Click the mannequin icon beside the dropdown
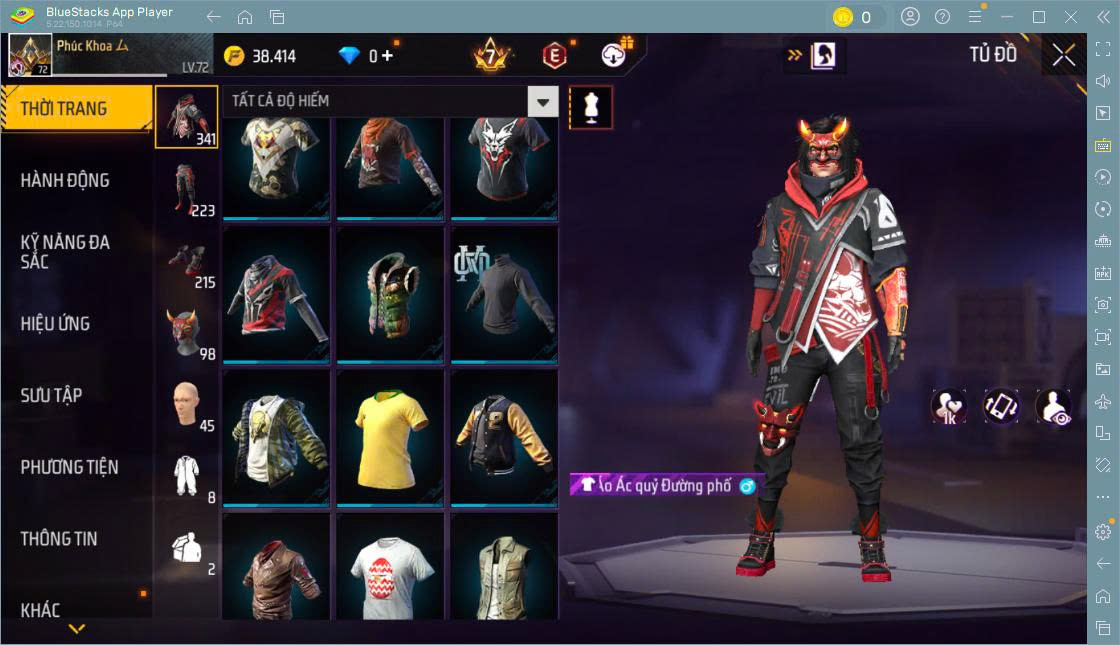 [x=591, y=107]
